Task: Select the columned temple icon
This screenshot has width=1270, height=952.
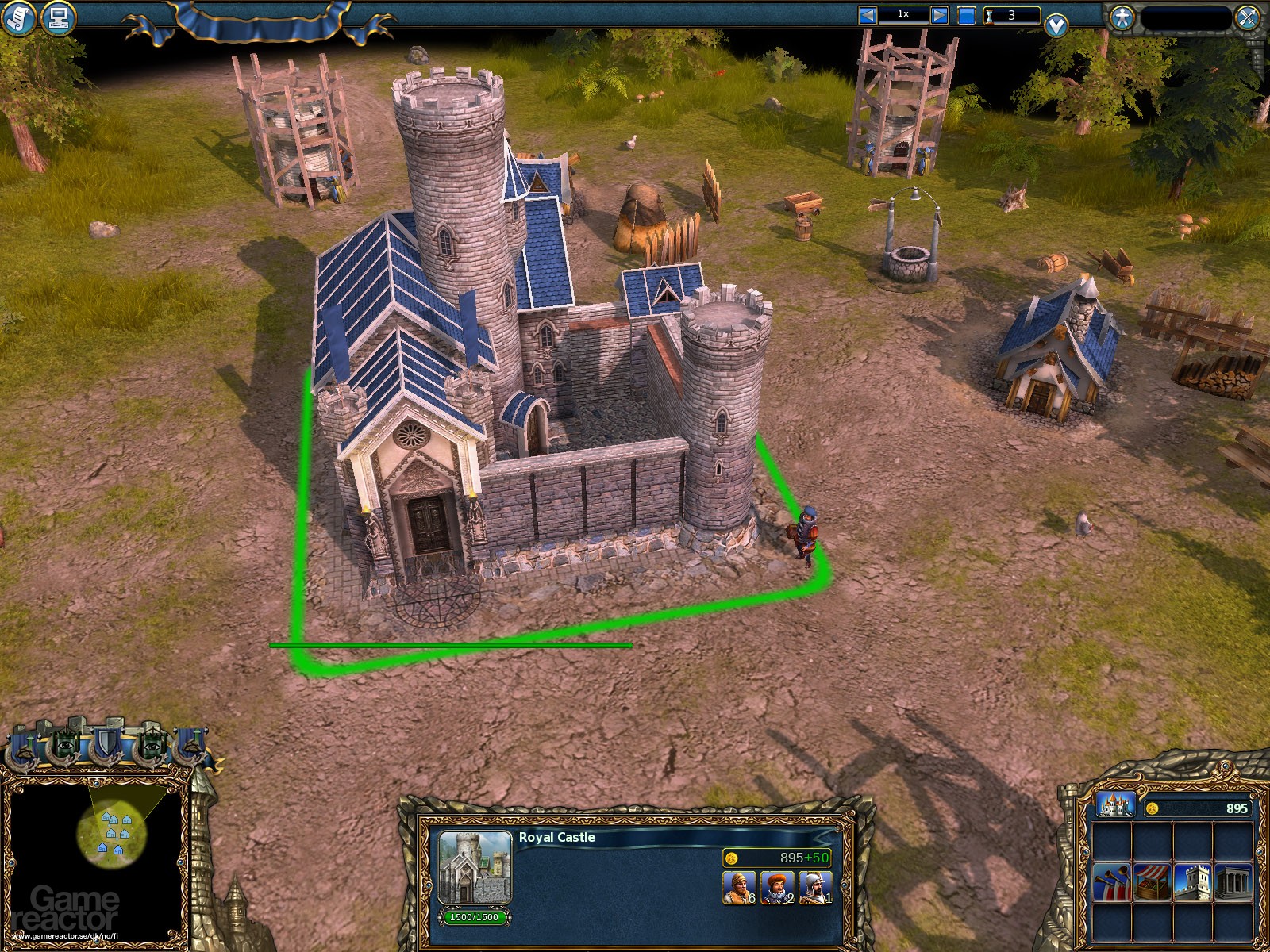Action: tap(1233, 881)
